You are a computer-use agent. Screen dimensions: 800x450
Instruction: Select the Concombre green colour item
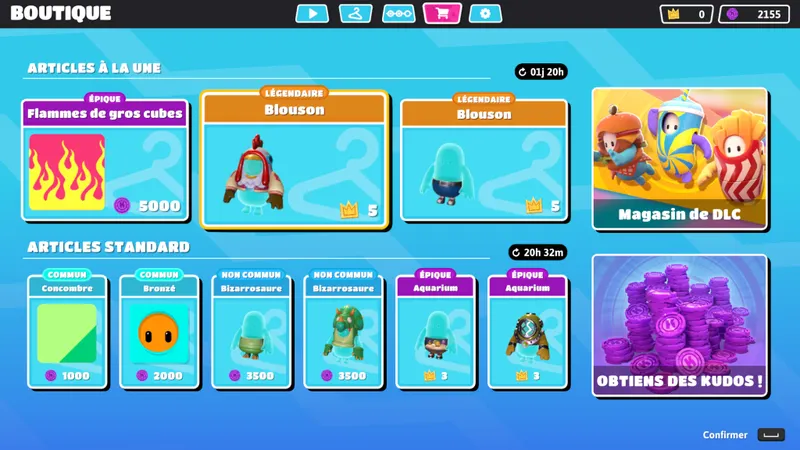[68, 332]
